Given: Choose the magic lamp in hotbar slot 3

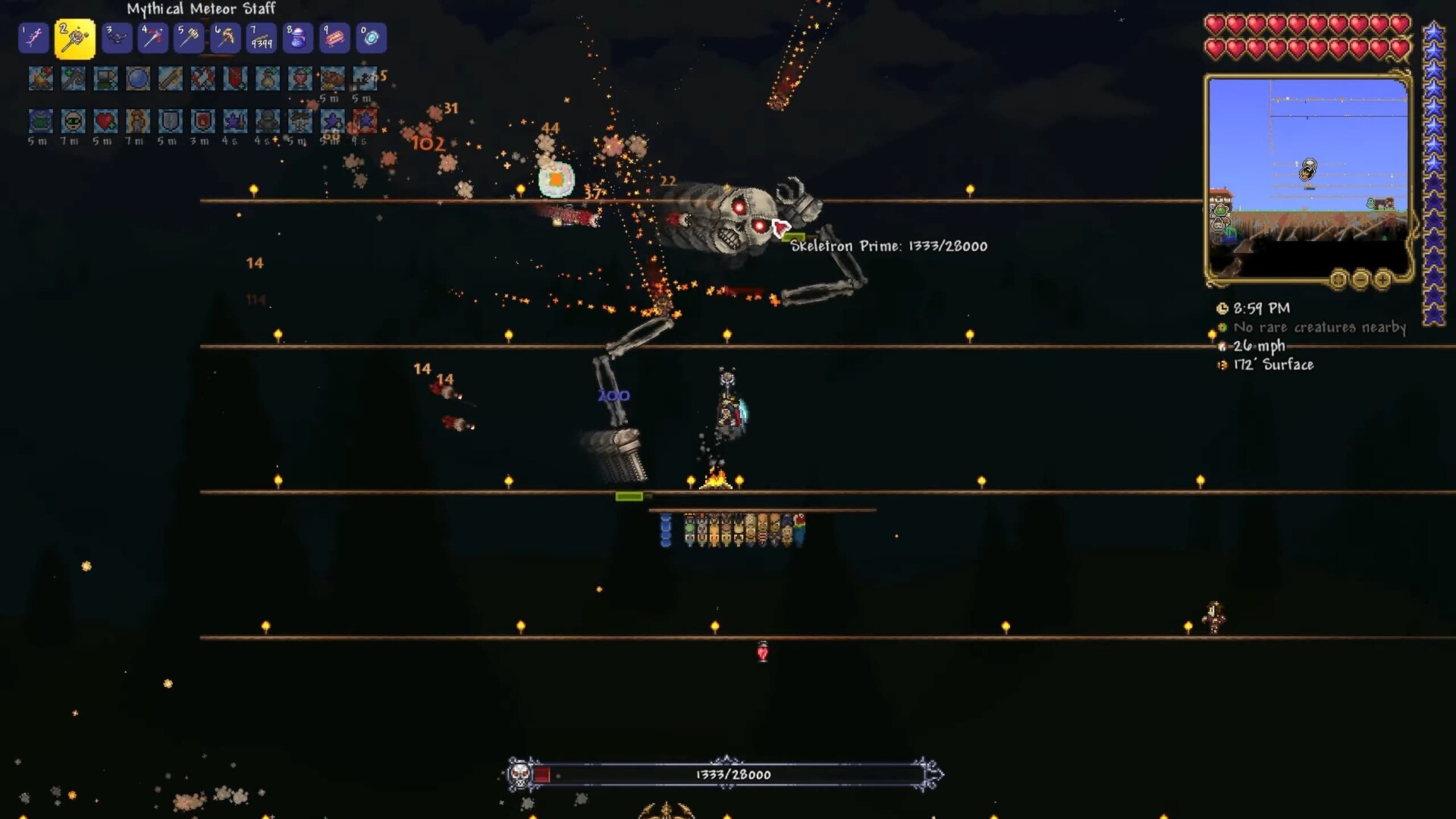Looking at the screenshot, I should point(116,39).
